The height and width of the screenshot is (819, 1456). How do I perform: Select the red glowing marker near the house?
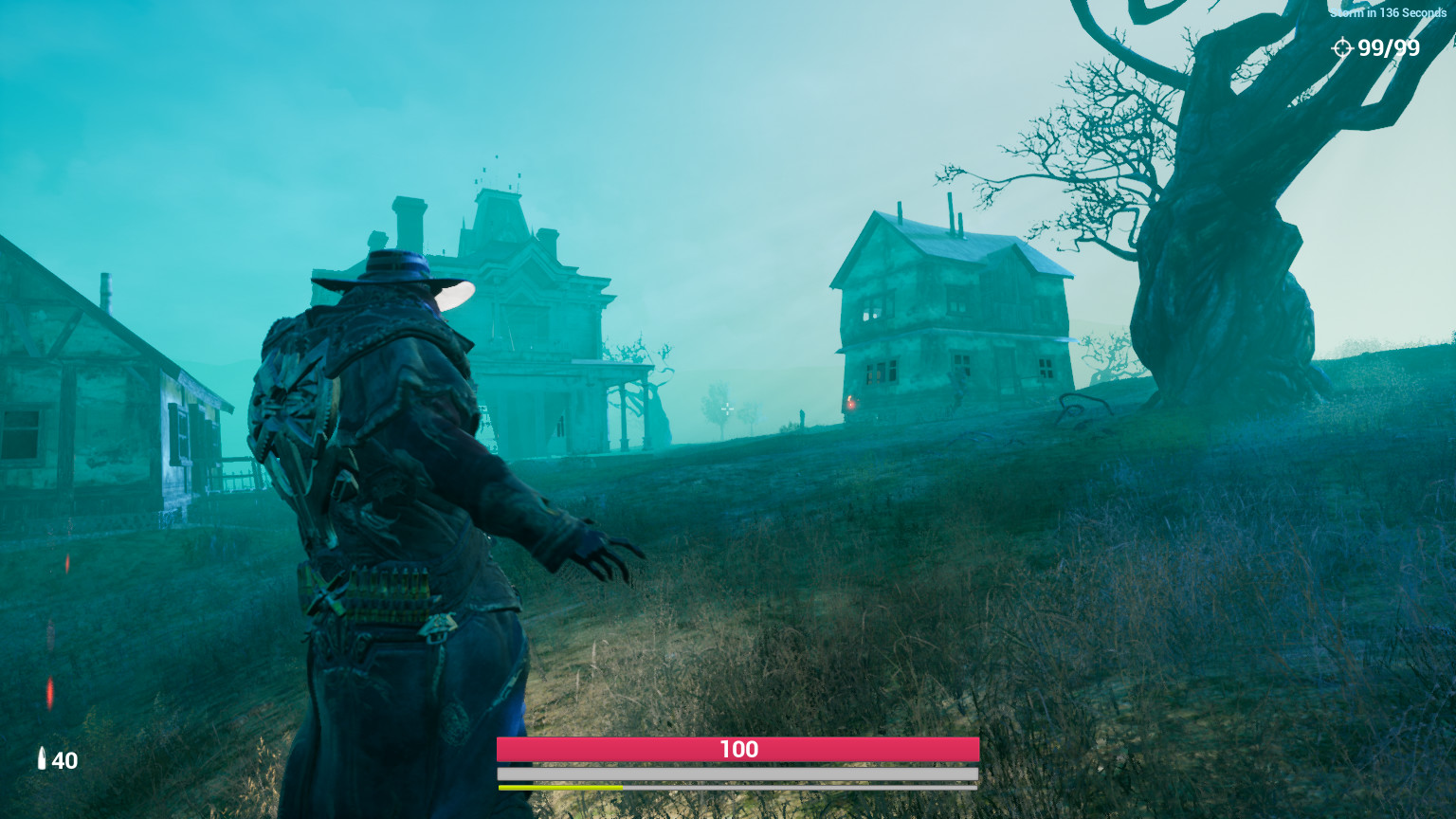[852, 402]
